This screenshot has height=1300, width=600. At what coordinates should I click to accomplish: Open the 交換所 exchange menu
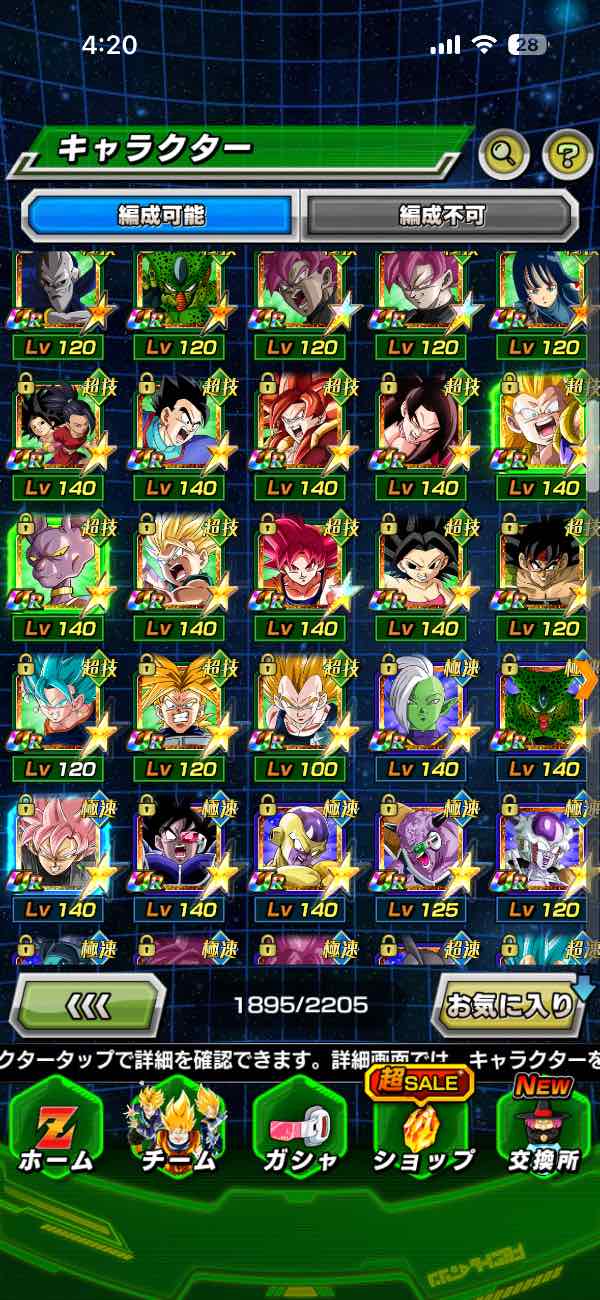543,1125
